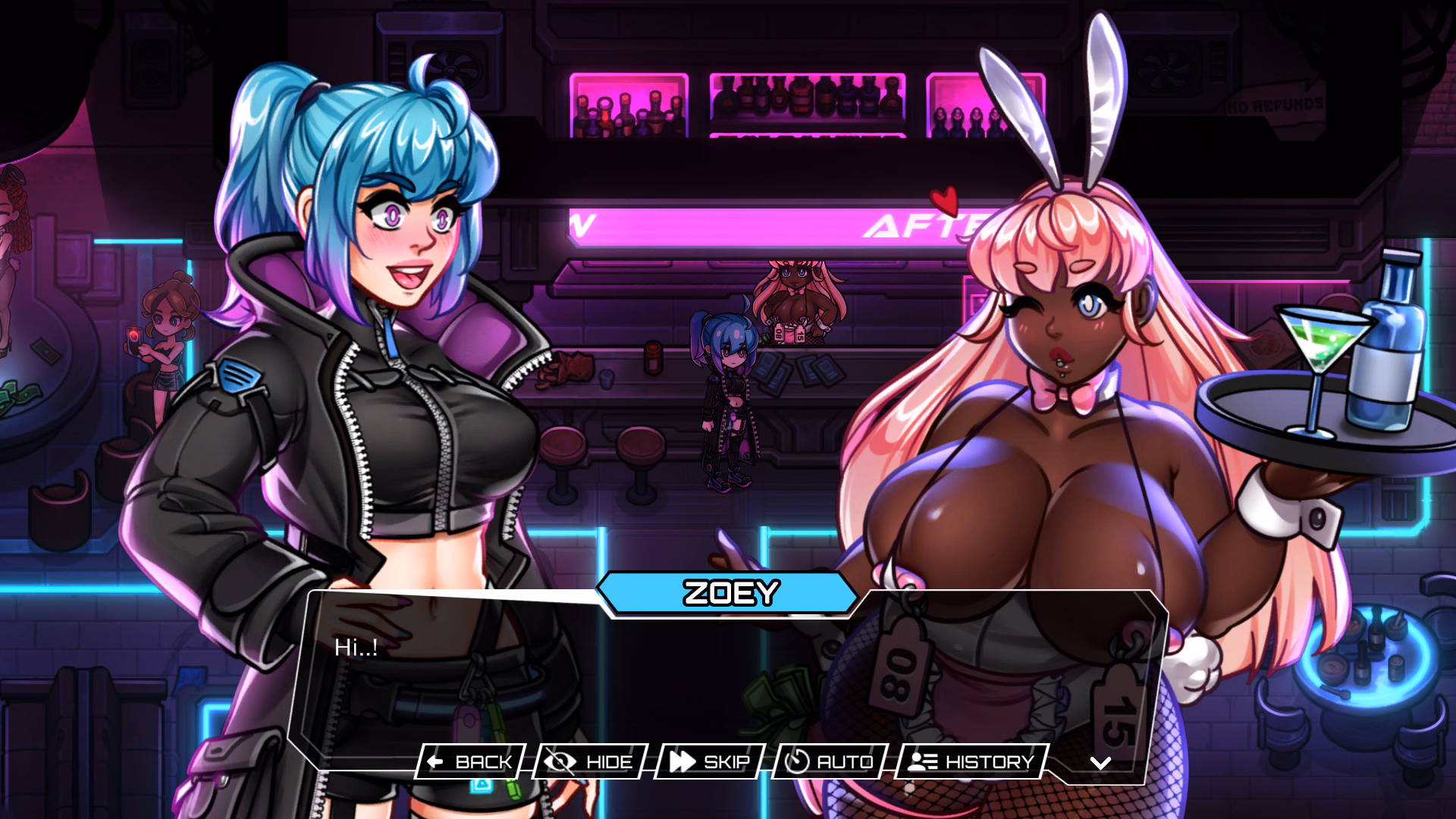Click the down chevron to advance dialogue
Screen dimensions: 1456x819
(x=1101, y=764)
